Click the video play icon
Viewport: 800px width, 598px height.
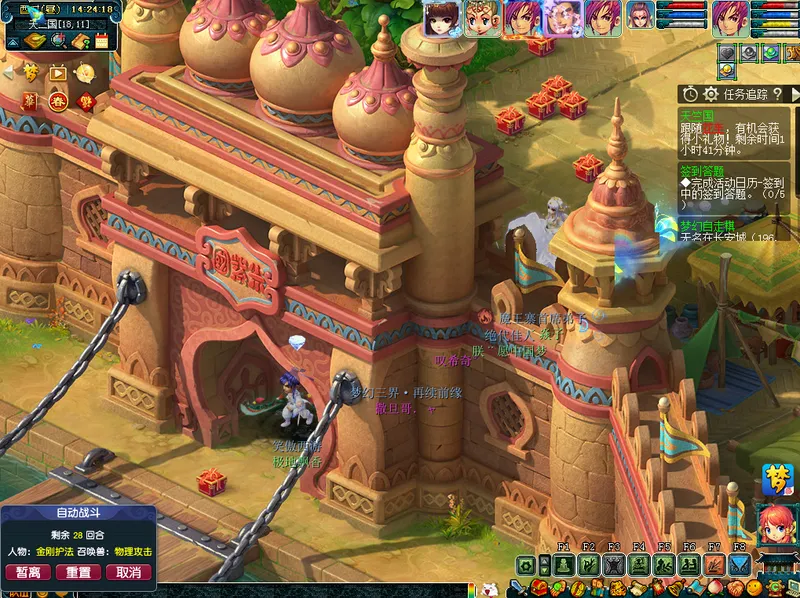tap(58, 73)
